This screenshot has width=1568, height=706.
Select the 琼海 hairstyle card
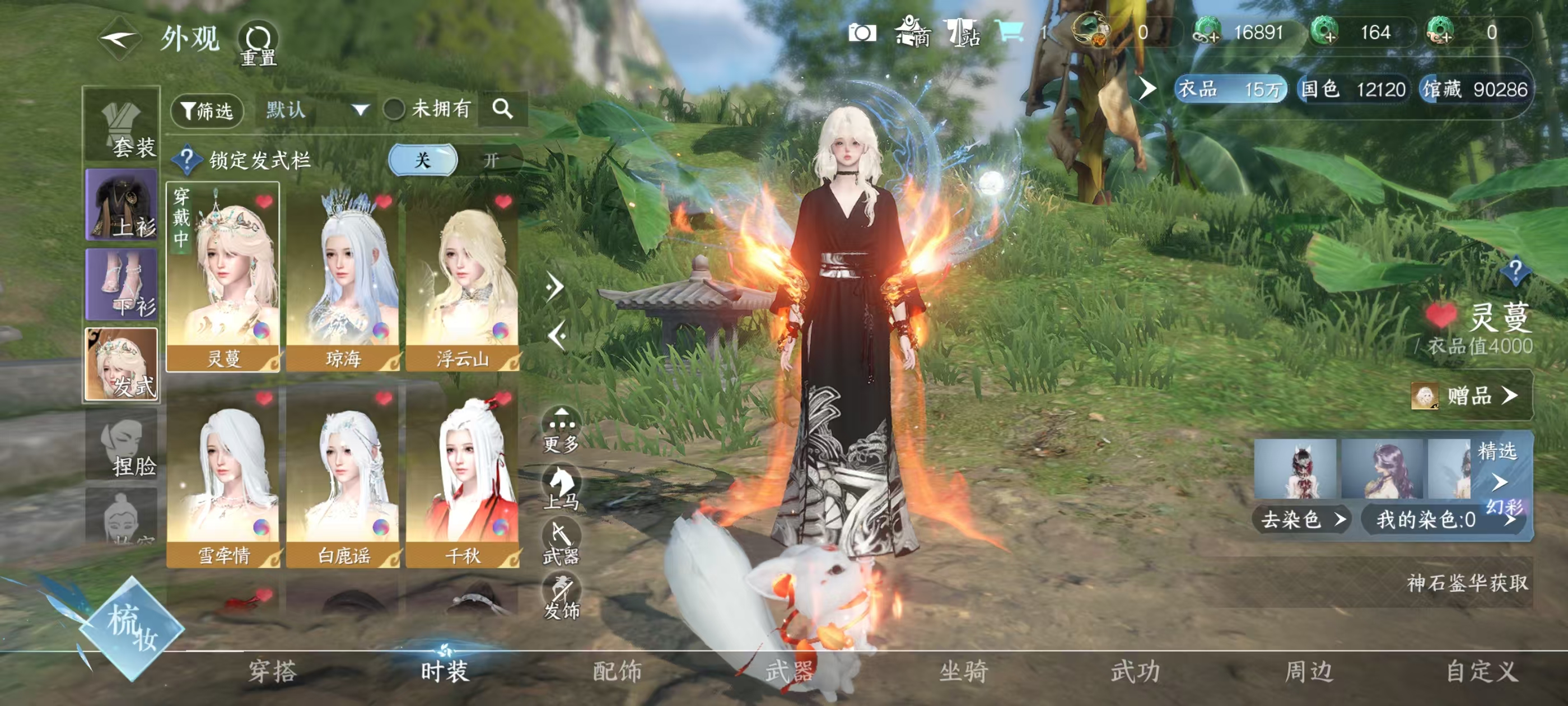(x=343, y=278)
